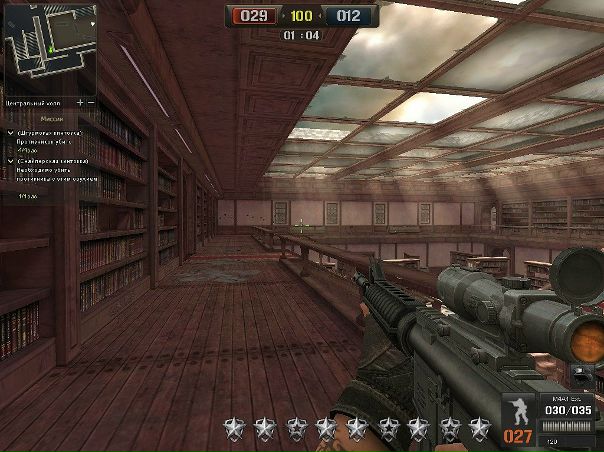
Task: Click the minimap in the corner
Action: click(49, 48)
